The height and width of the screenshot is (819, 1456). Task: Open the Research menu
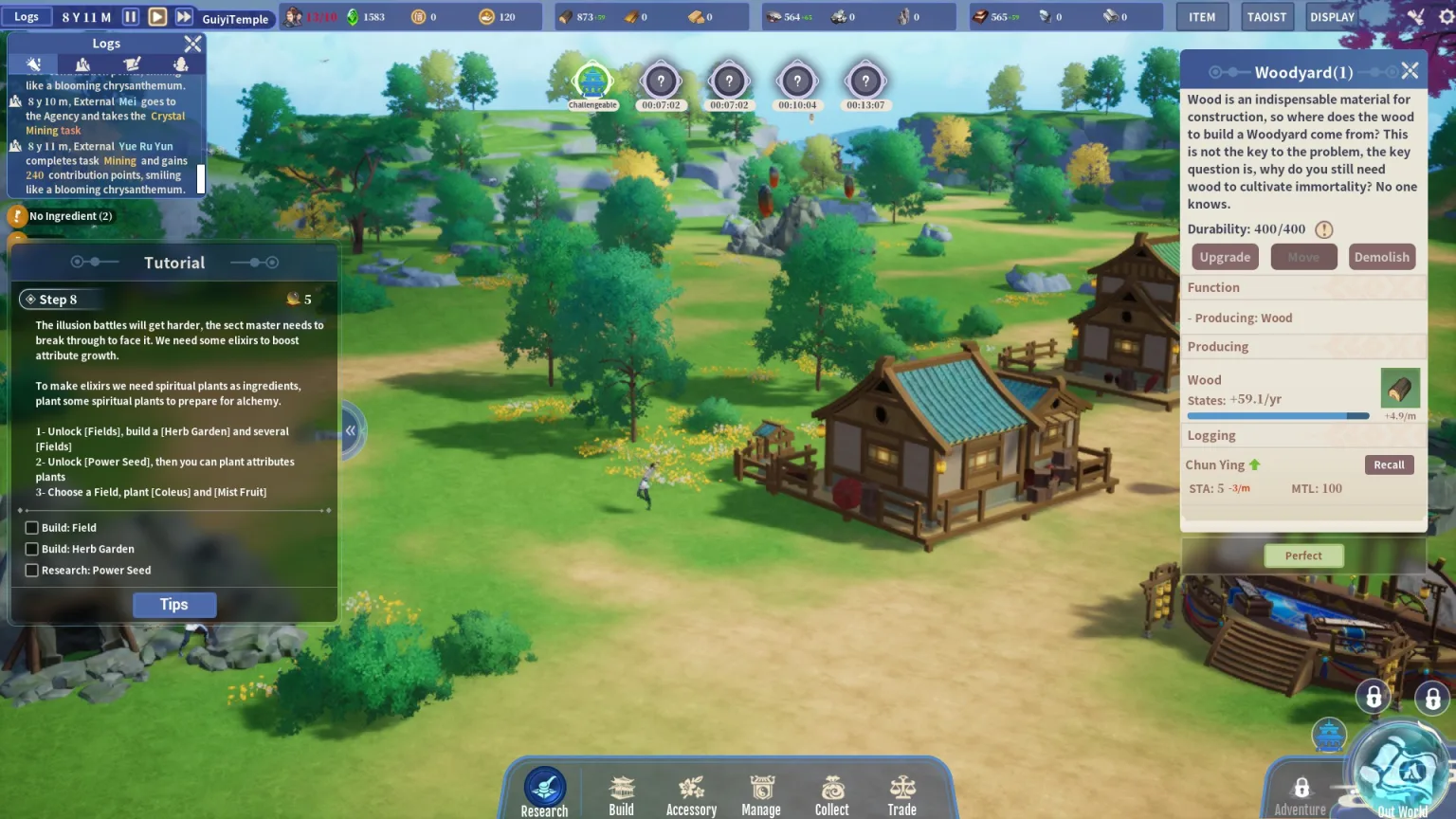pos(544,791)
